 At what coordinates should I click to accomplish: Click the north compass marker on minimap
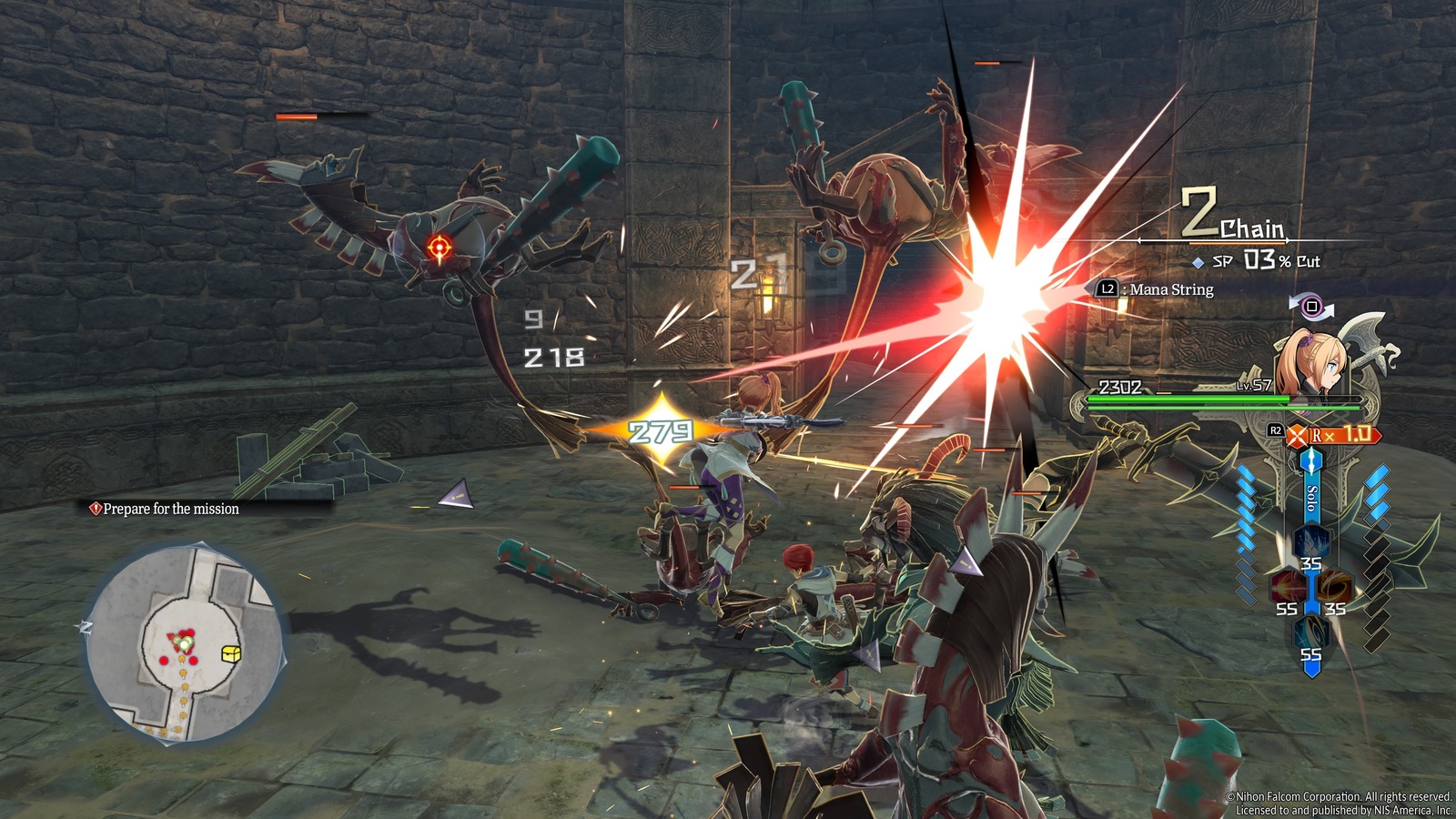click(x=86, y=627)
